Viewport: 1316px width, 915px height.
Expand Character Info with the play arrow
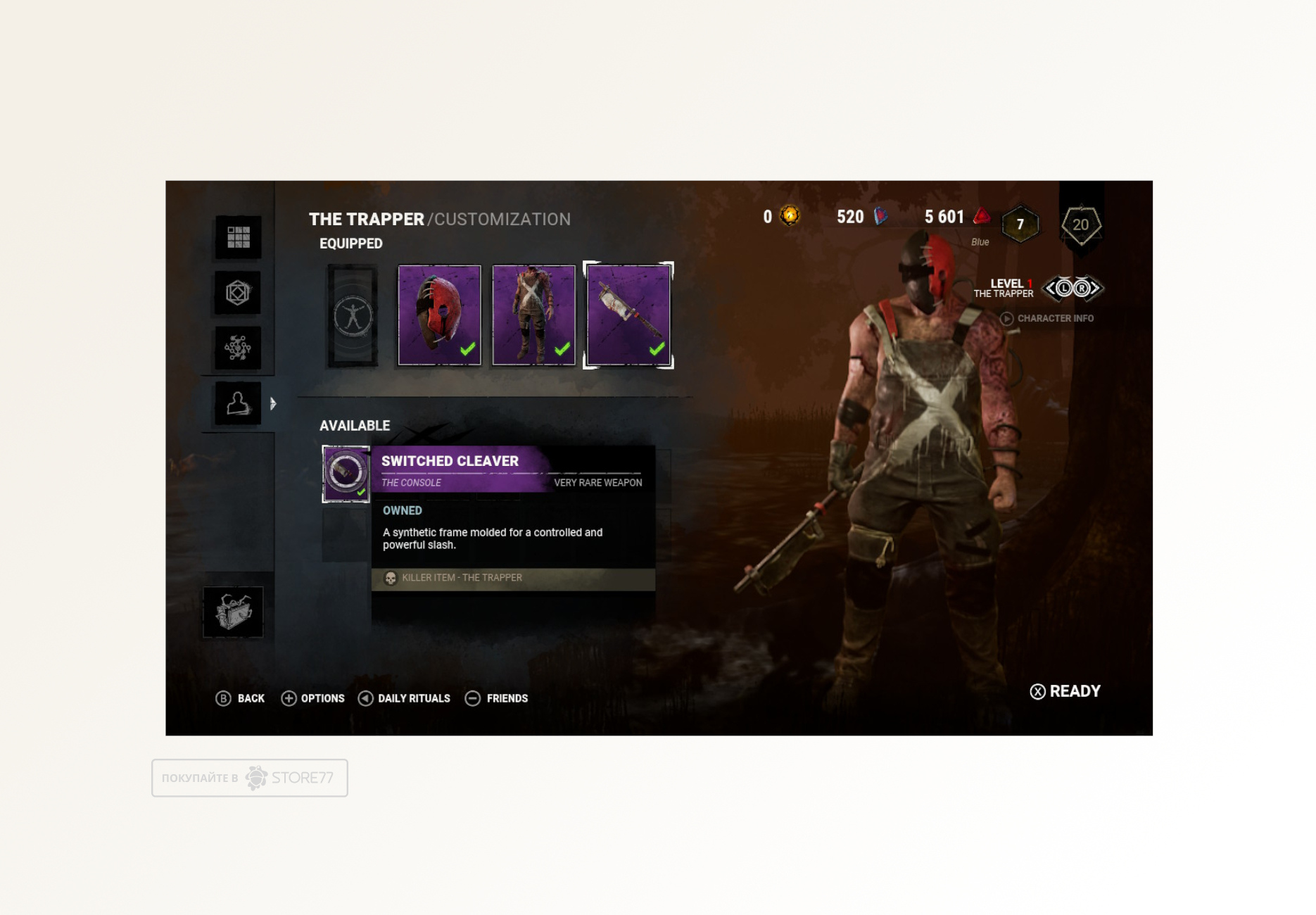(1006, 319)
